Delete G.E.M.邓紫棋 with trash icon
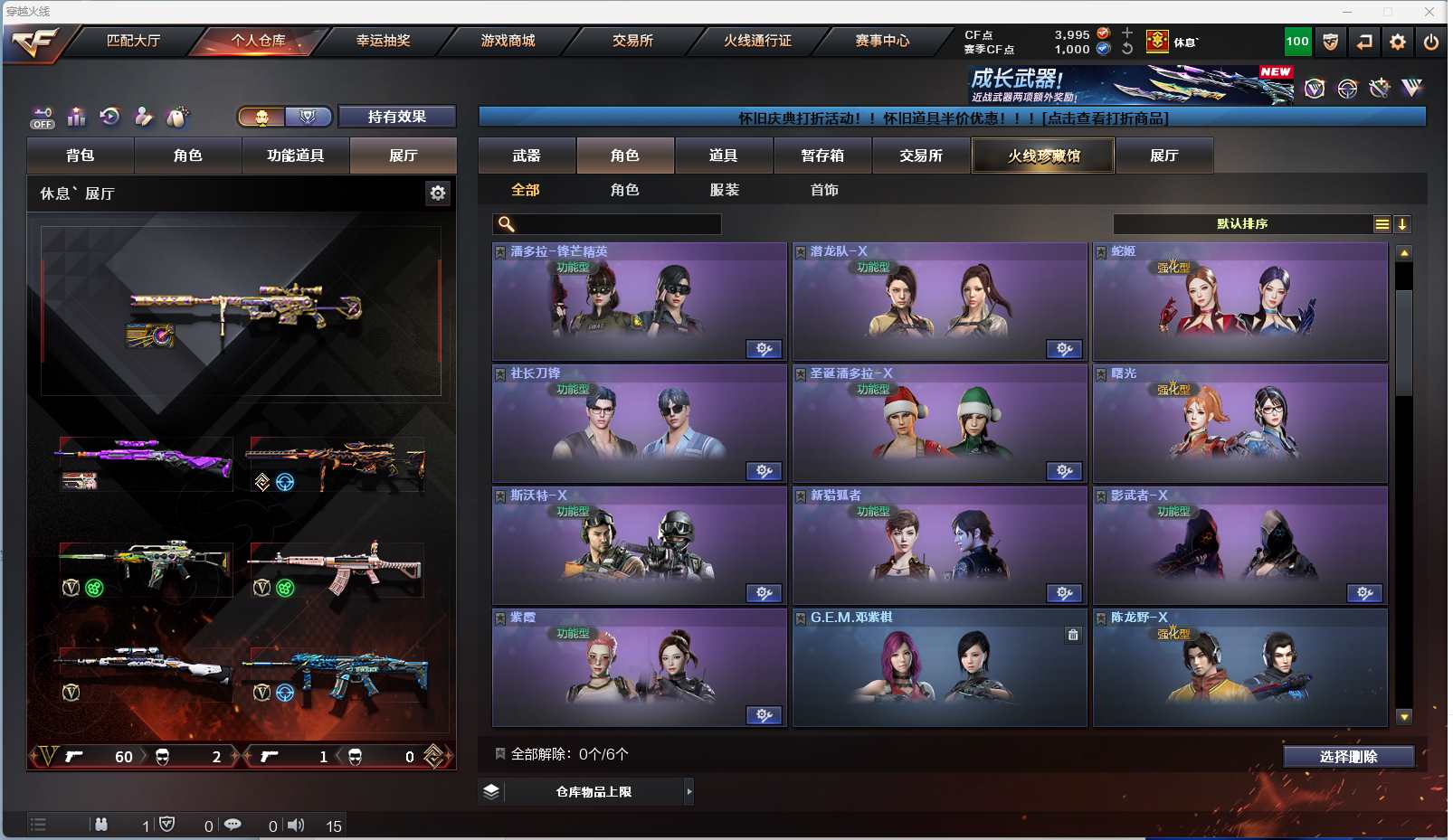 coord(1073,635)
